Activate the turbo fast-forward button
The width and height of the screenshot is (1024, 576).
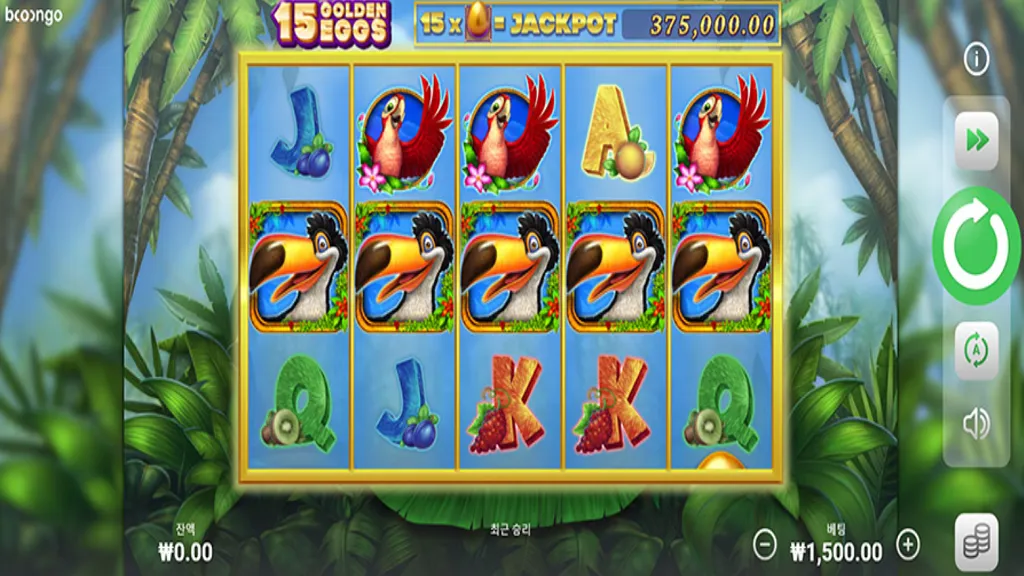coord(976,140)
